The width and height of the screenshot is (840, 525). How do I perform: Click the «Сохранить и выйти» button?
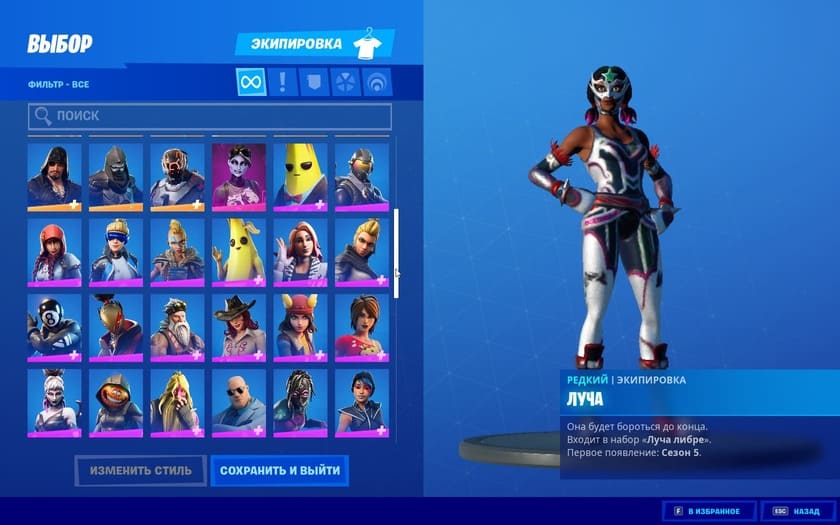click(280, 470)
